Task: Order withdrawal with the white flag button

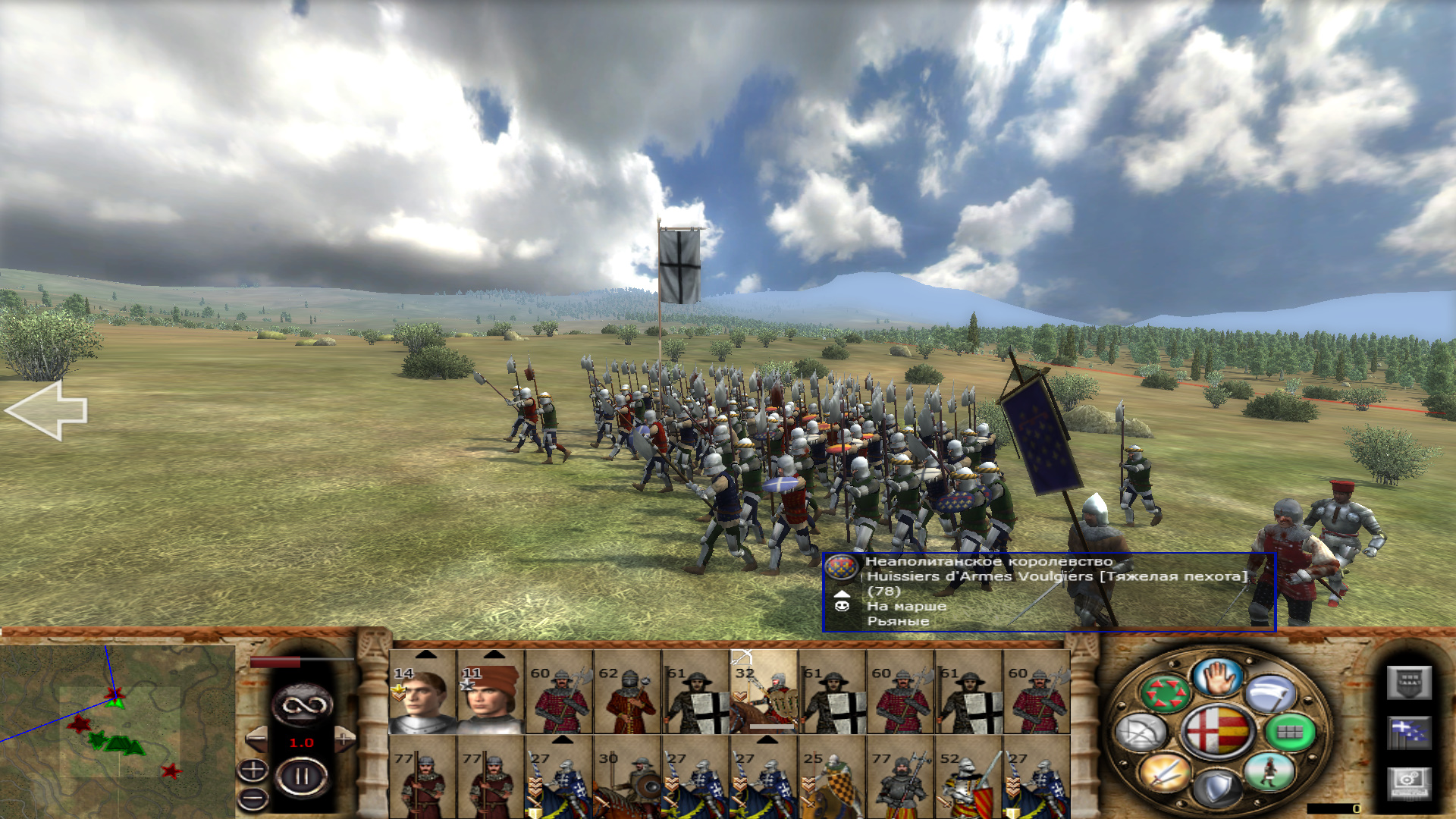Action: coord(1270,693)
